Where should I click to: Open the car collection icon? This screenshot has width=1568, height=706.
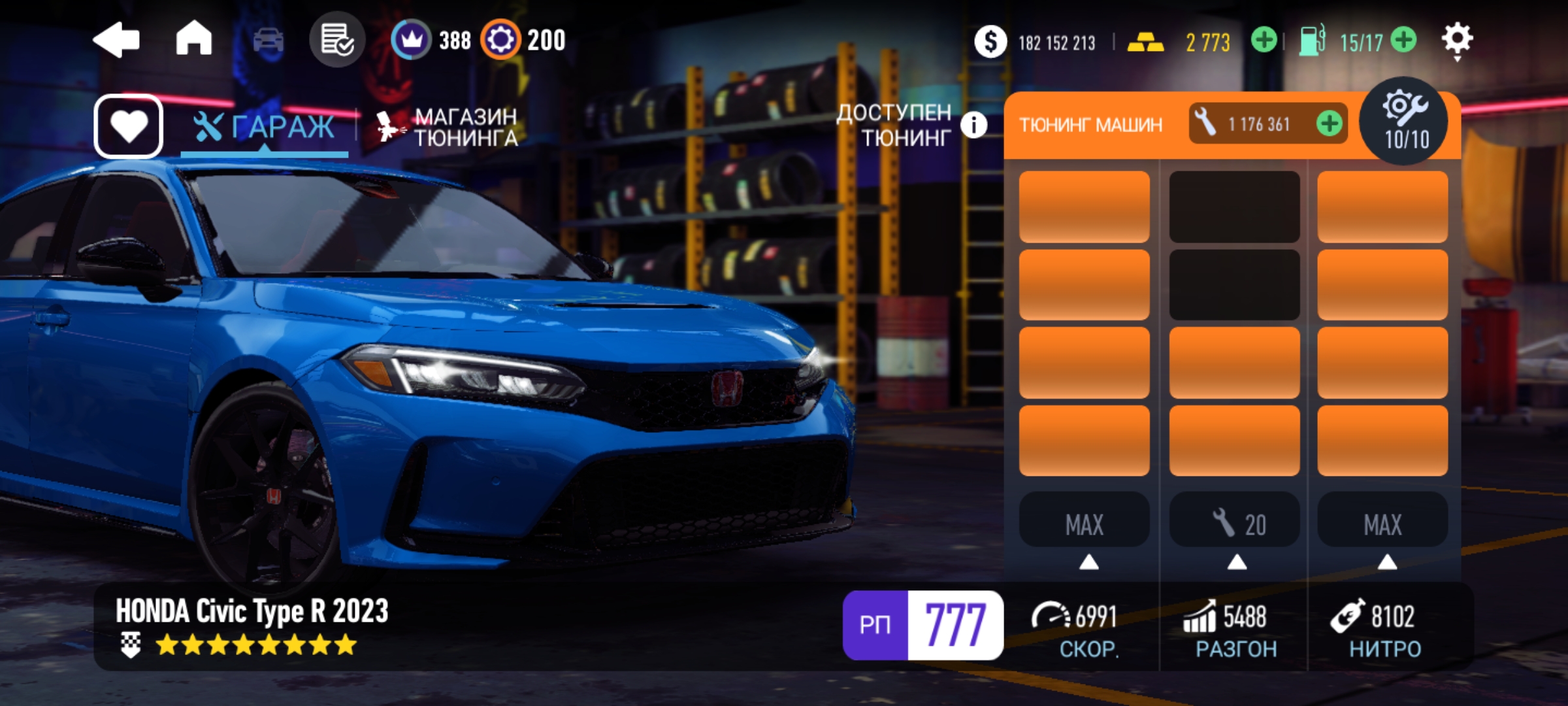(268, 41)
